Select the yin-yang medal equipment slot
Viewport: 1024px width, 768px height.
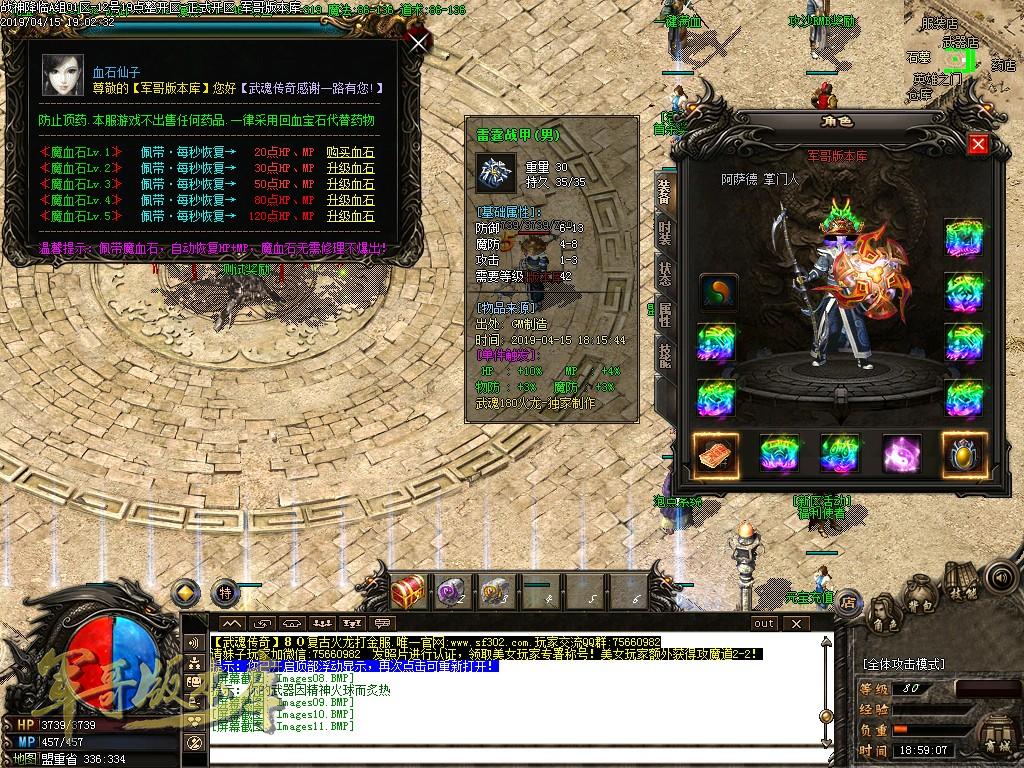pos(717,291)
